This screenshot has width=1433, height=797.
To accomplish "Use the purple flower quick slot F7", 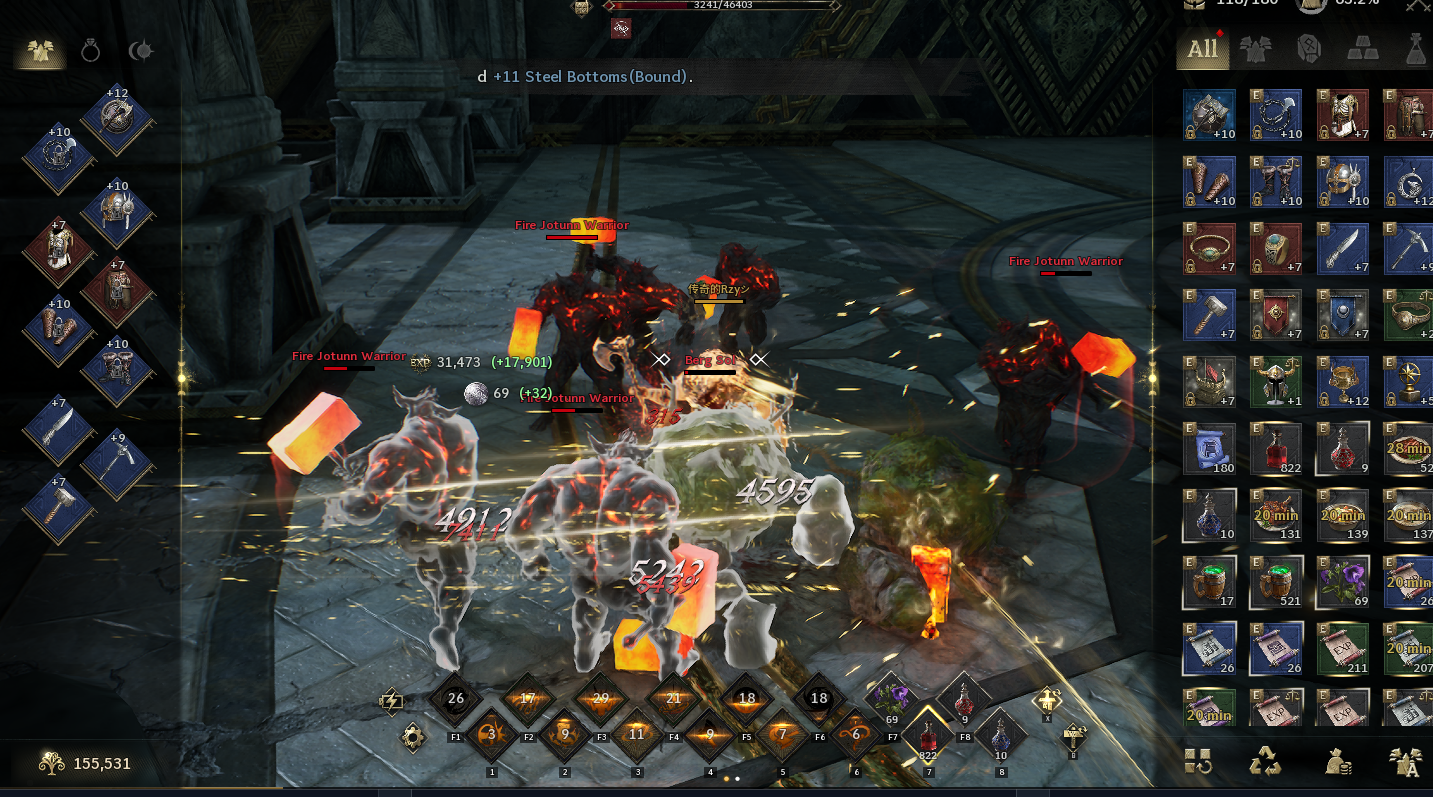I will 891,699.
